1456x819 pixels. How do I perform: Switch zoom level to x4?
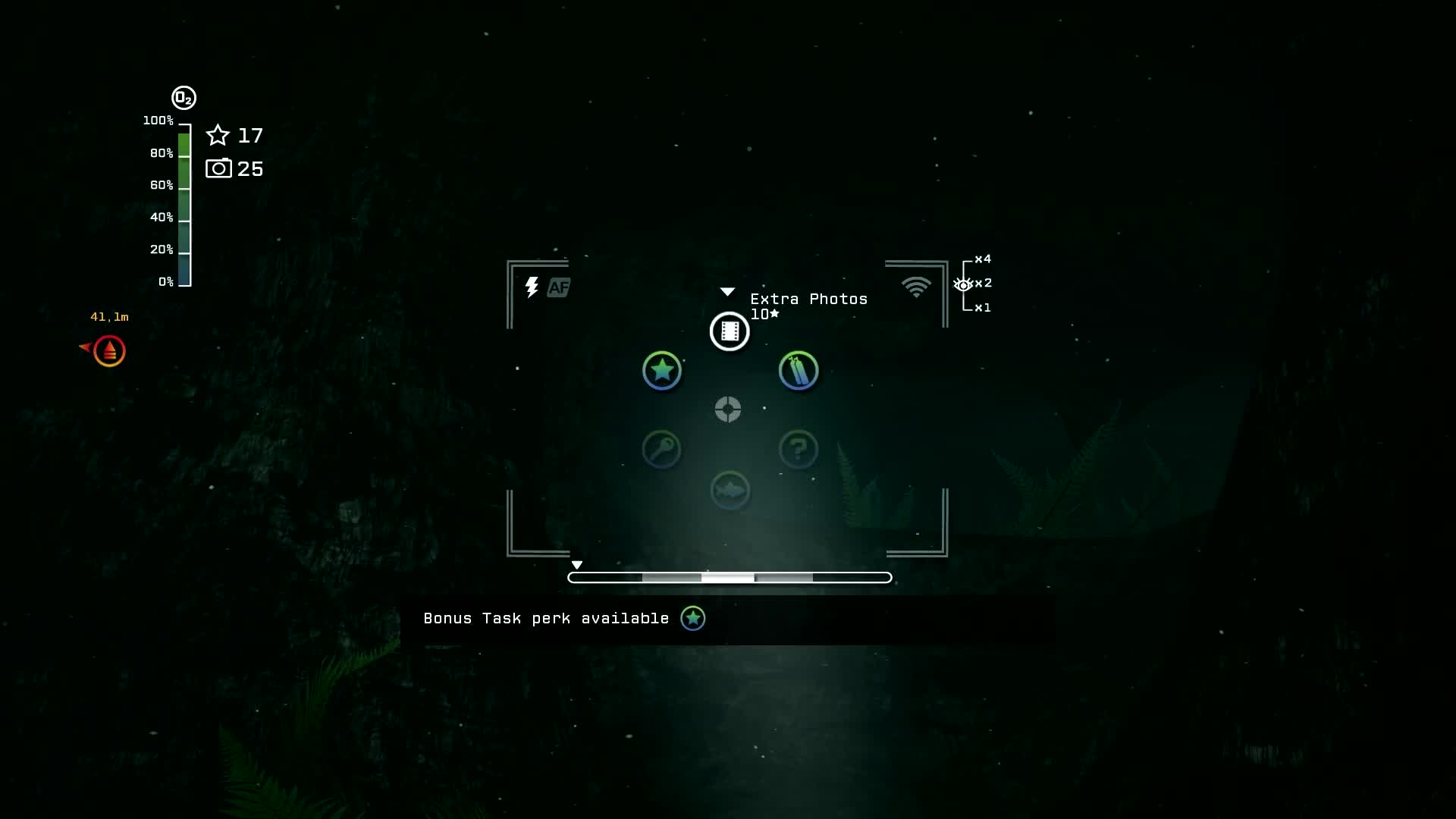tap(982, 259)
